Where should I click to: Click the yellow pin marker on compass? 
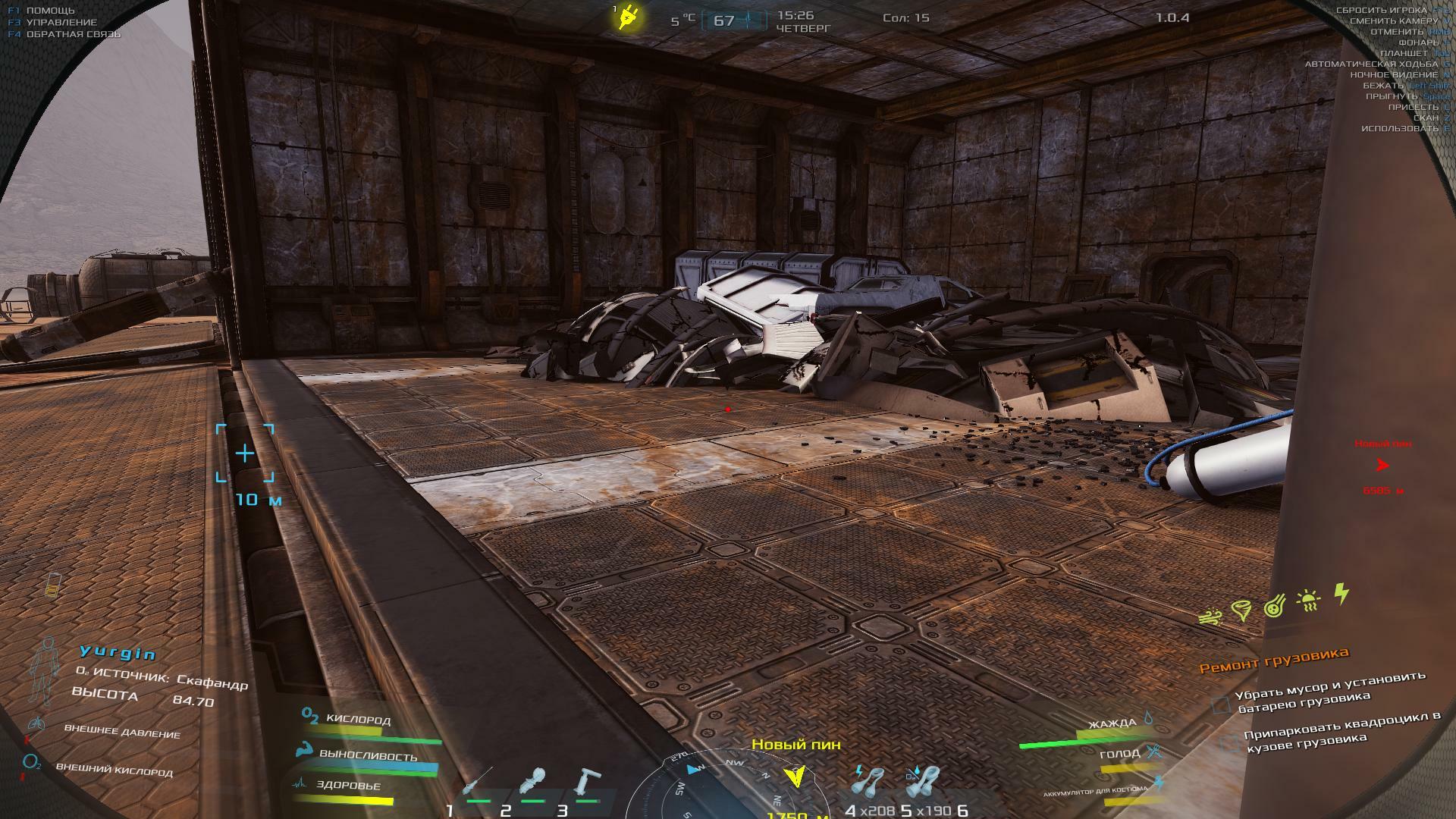click(795, 776)
